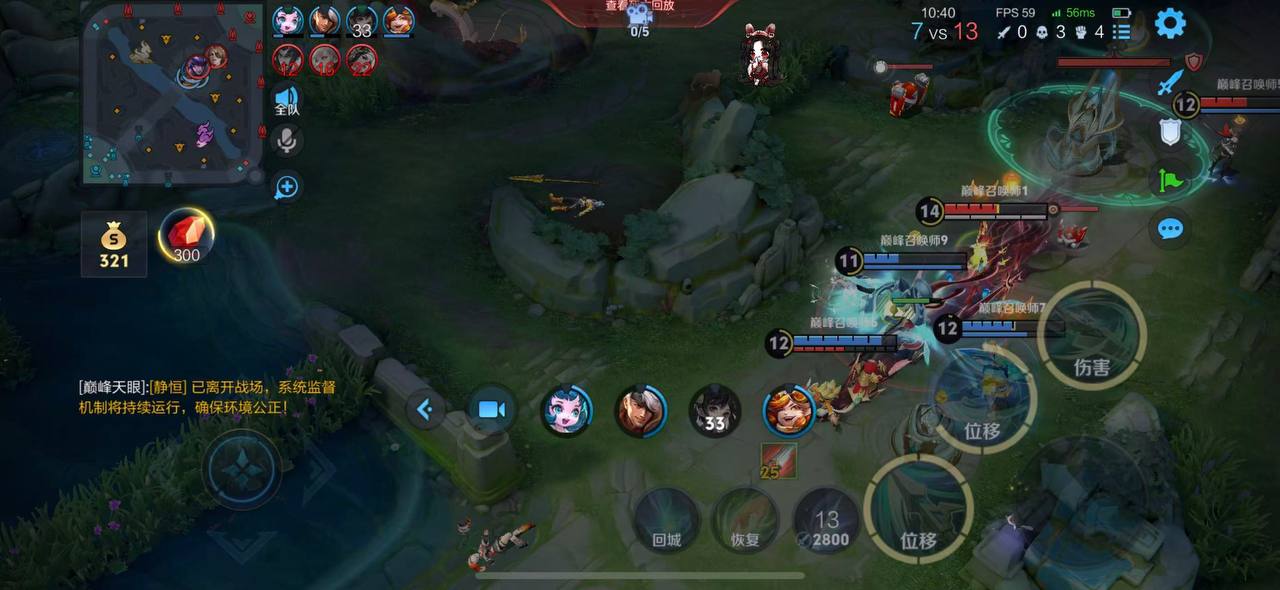Click the blue video camera button
The image size is (1280, 590).
click(491, 409)
